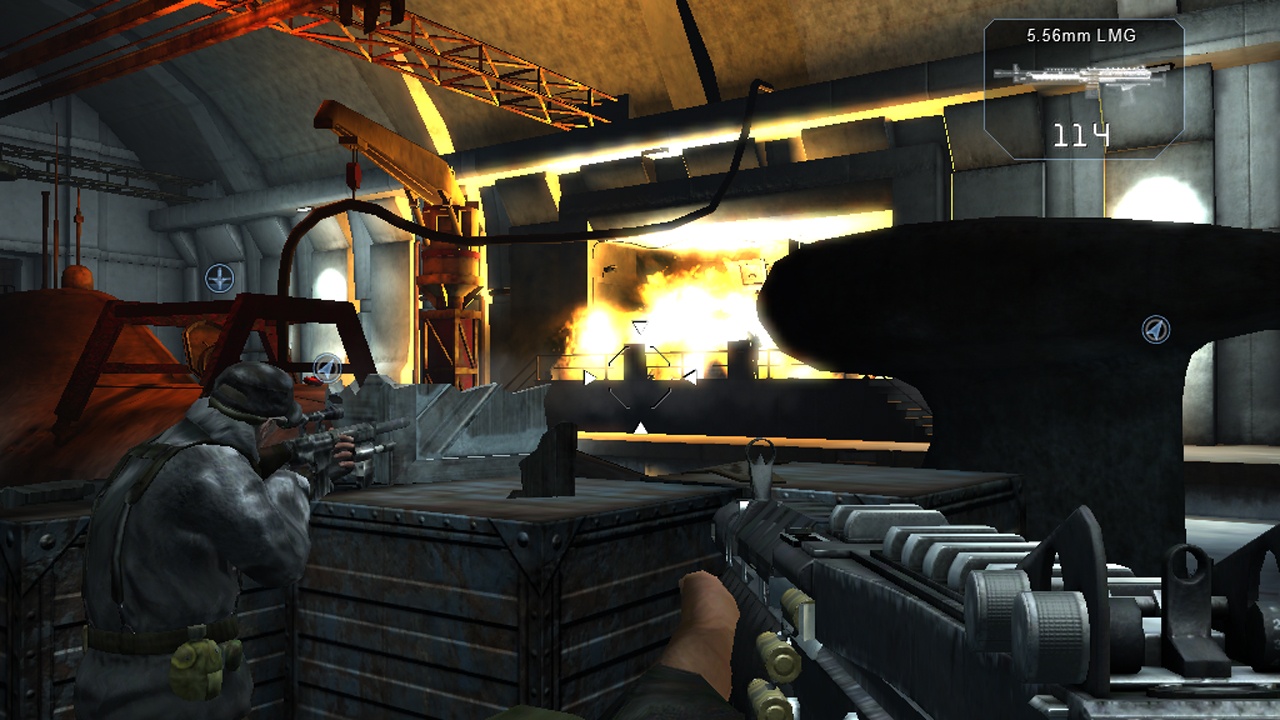Click the white triangle below the reticle
Viewport: 1280px width, 720px height.
(640, 428)
